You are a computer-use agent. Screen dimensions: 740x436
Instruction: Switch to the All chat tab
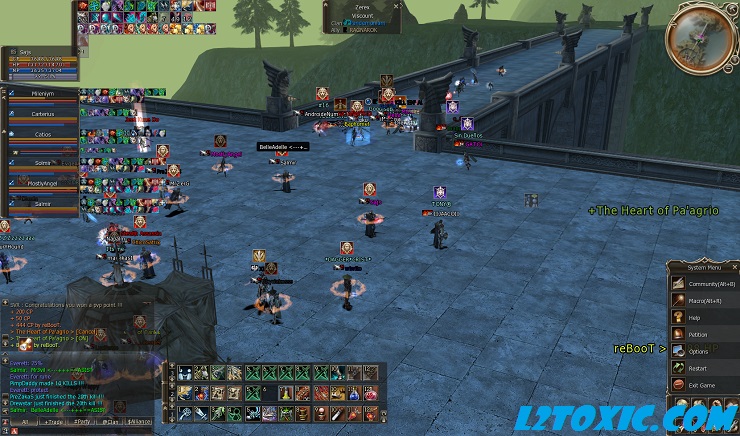[23, 422]
